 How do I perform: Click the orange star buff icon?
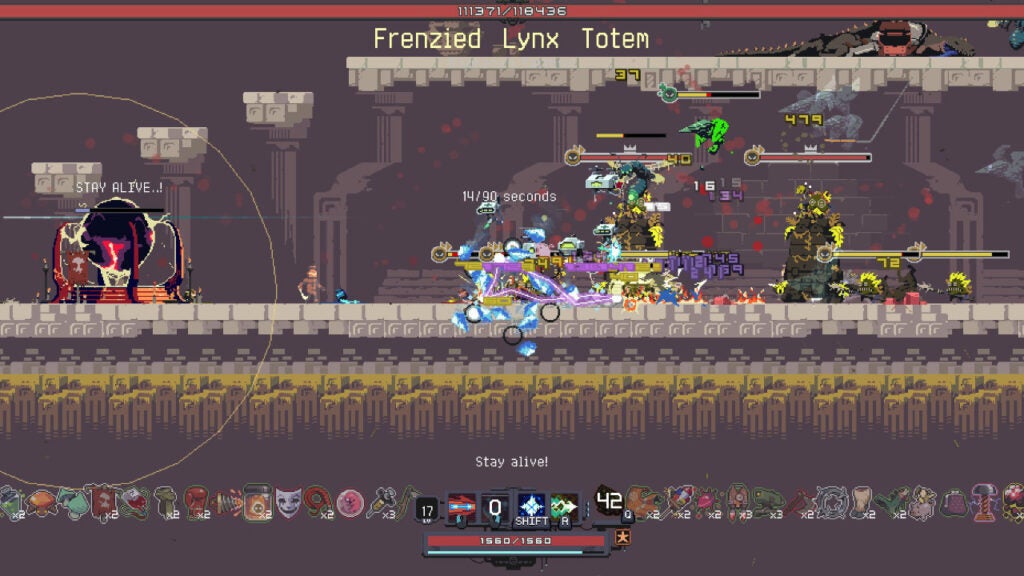coord(622,540)
